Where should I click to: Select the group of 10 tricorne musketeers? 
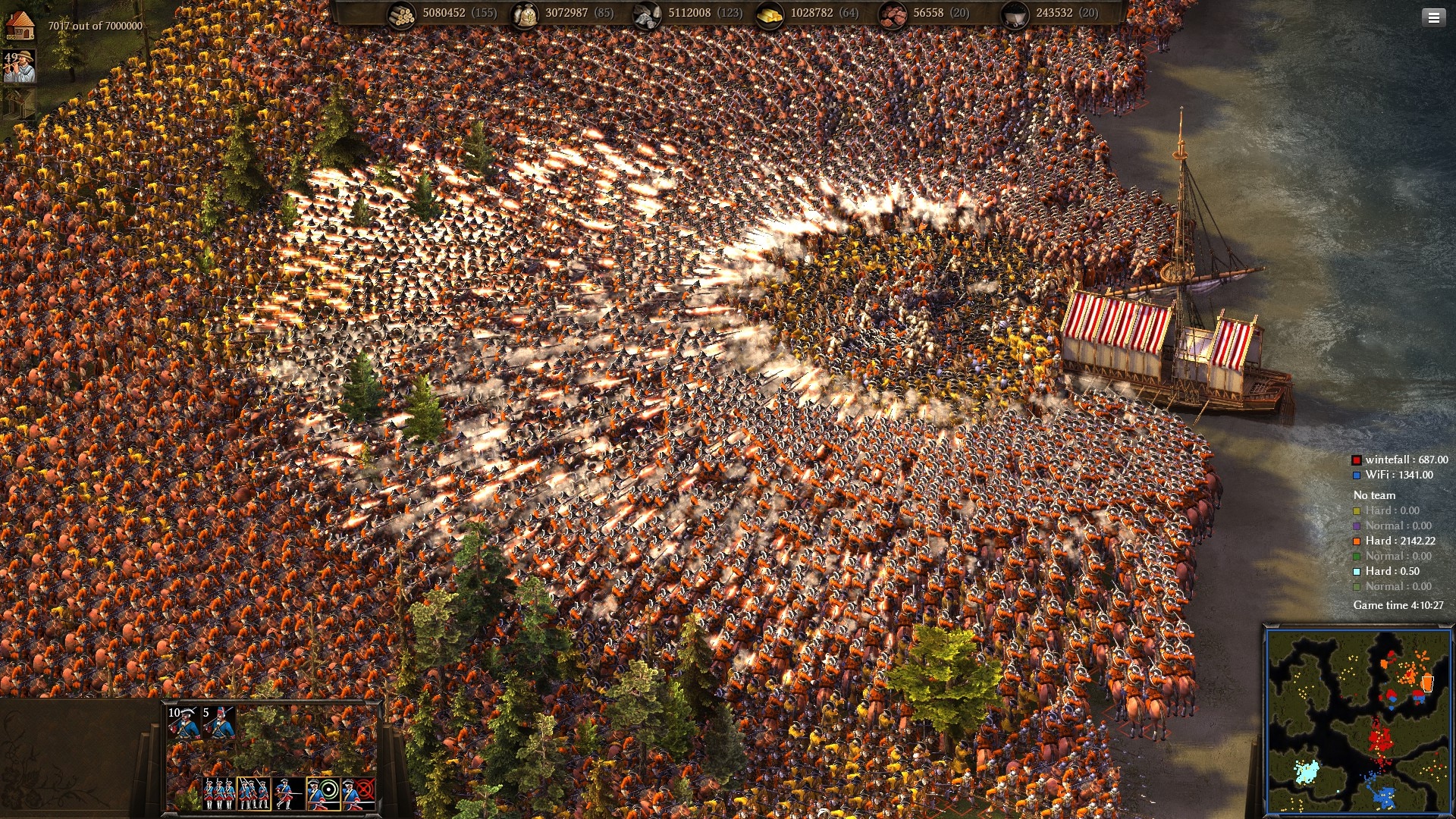tap(184, 723)
